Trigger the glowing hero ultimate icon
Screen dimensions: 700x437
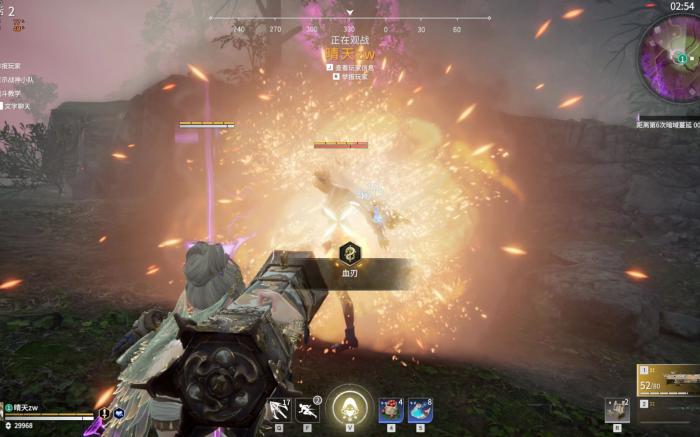point(349,406)
